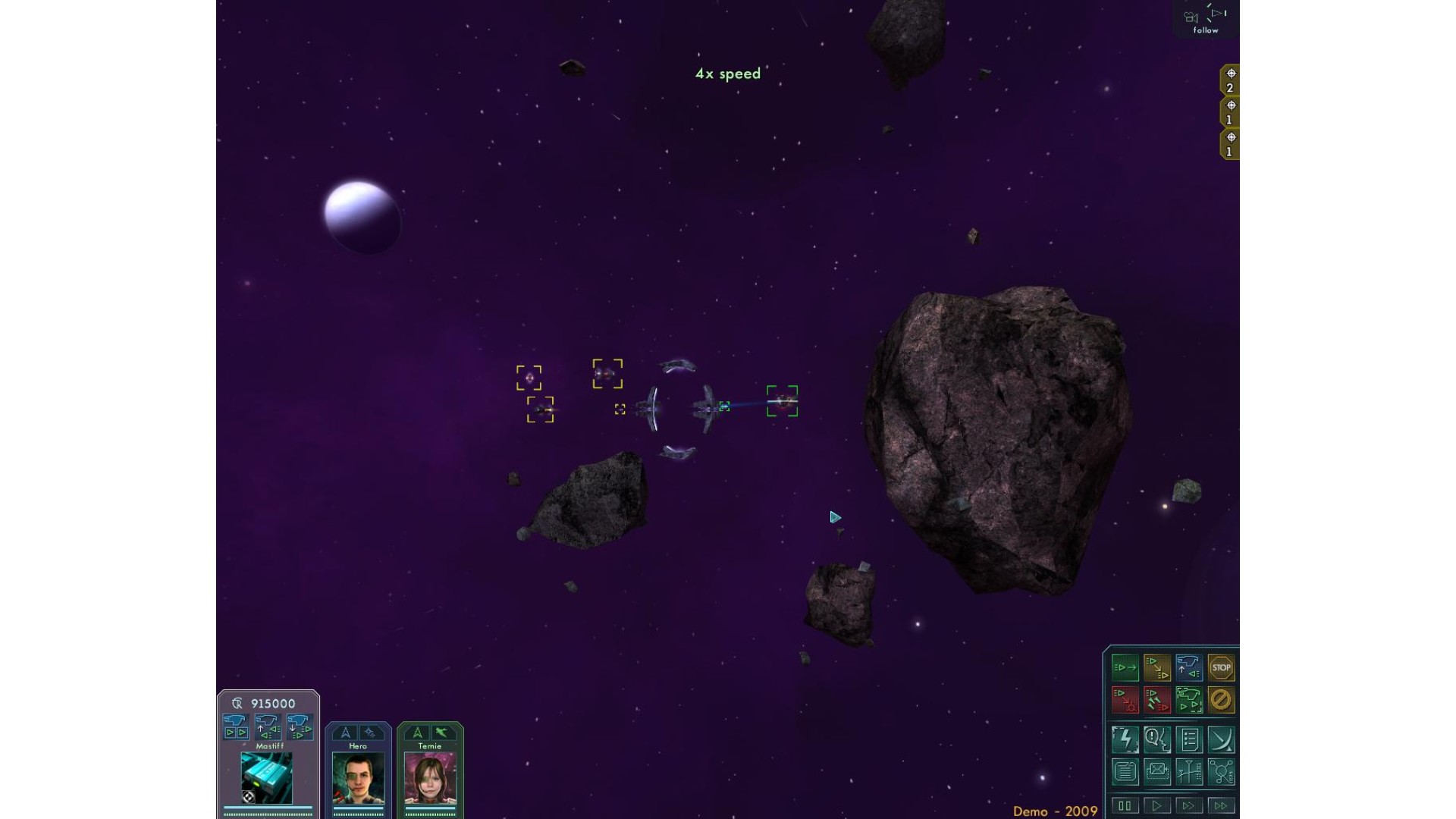Pause the game speed
This screenshot has width=1456, height=819.
(x=1125, y=805)
